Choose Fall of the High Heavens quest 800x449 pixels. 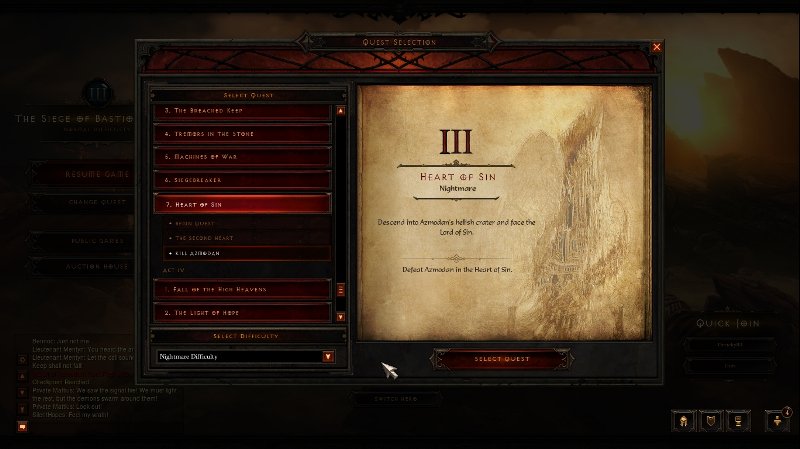pyautogui.click(x=241, y=289)
